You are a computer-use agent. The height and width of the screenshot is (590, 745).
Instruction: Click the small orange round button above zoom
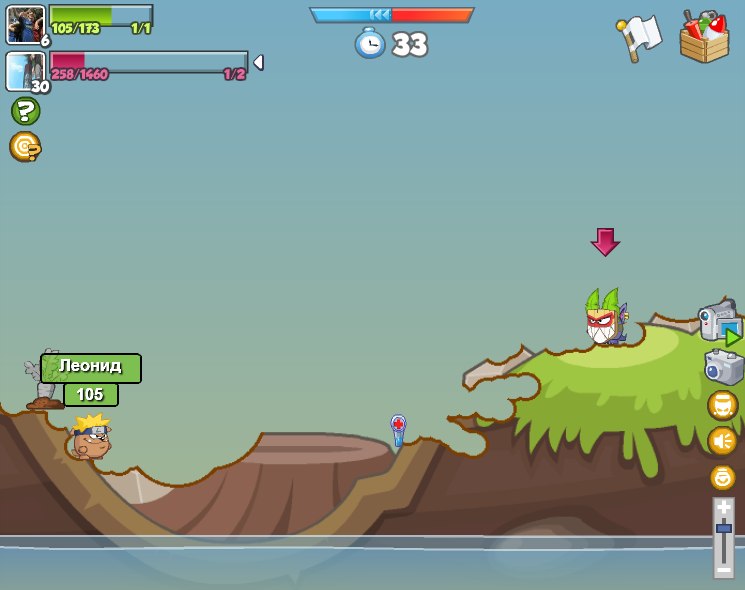pyautogui.click(x=722, y=477)
